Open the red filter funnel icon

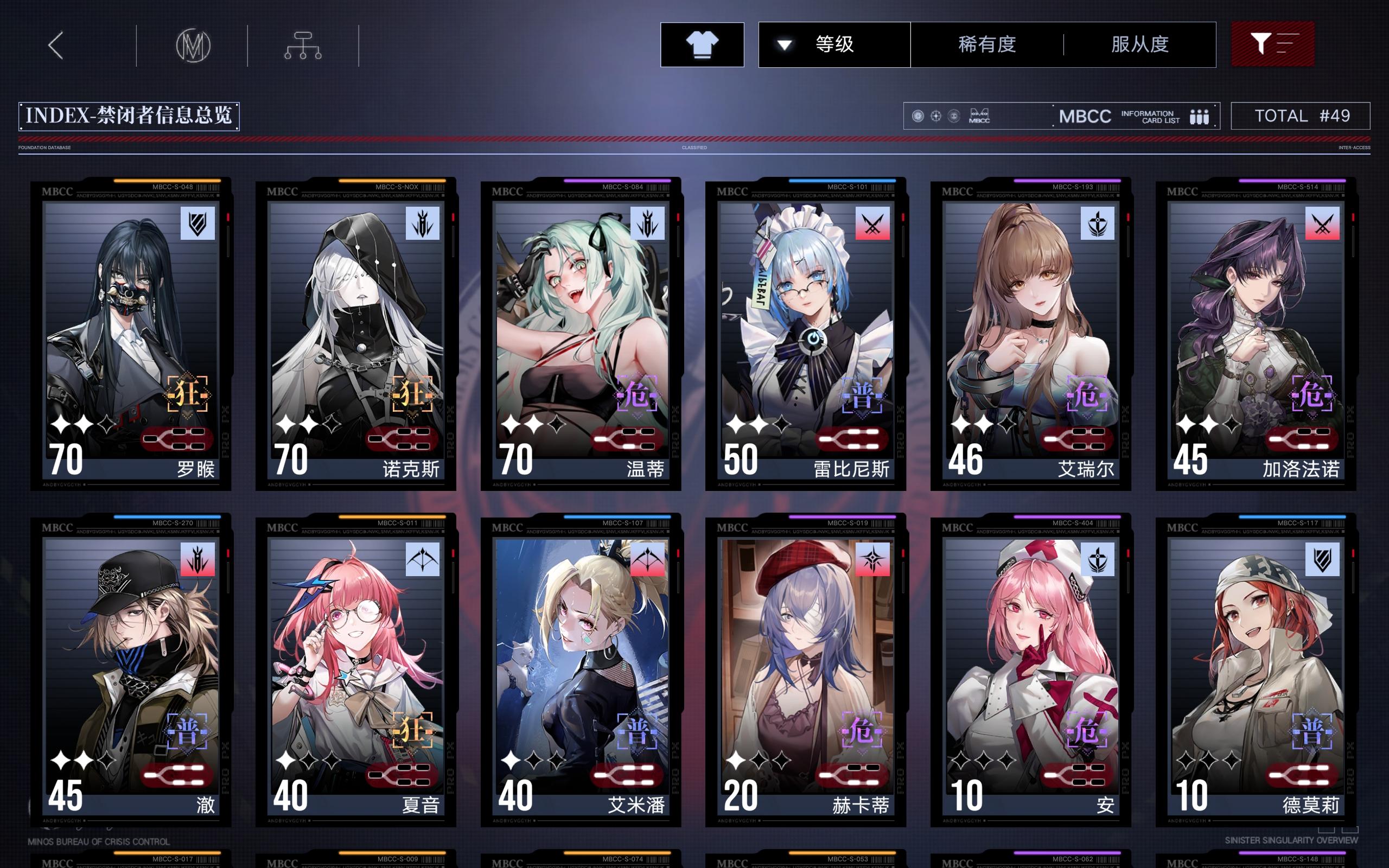coord(1273,43)
